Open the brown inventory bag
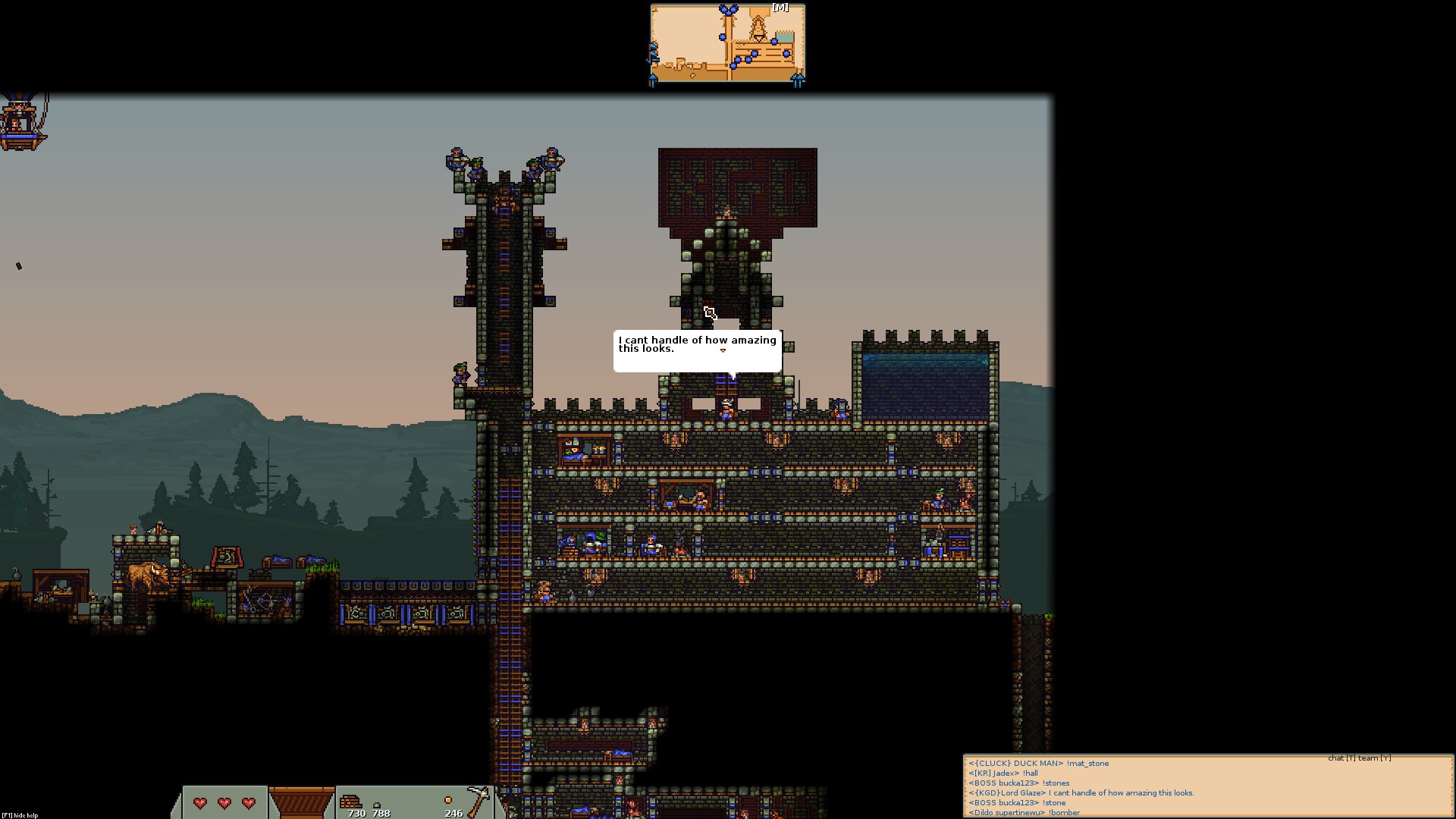Viewport: 1456px width, 819px height. (301, 802)
